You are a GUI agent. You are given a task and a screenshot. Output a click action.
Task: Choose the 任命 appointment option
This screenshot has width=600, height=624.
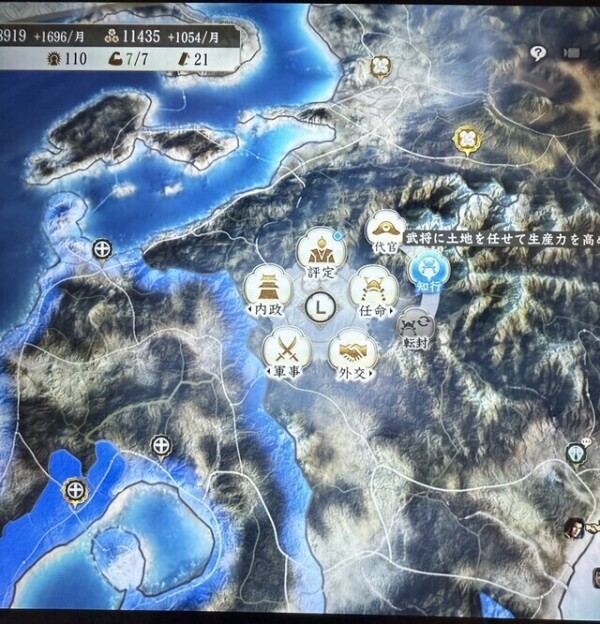(x=373, y=291)
